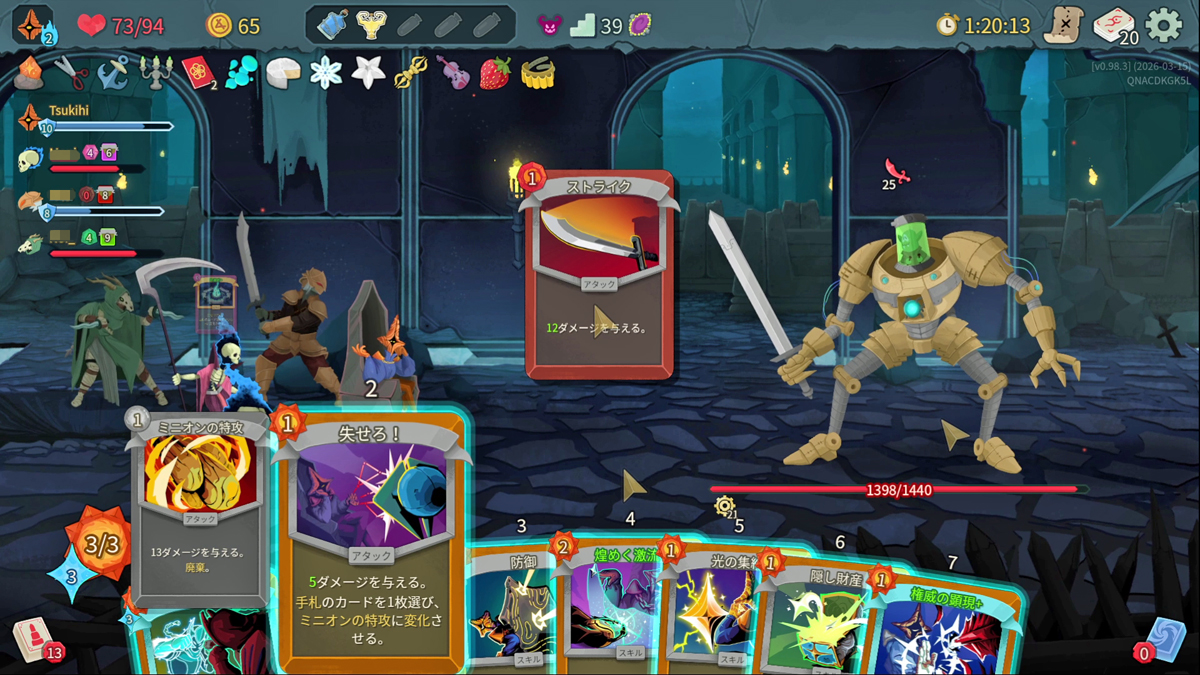Select the yellow chalice potion slot
The height and width of the screenshot is (675, 1200).
(371, 25)
